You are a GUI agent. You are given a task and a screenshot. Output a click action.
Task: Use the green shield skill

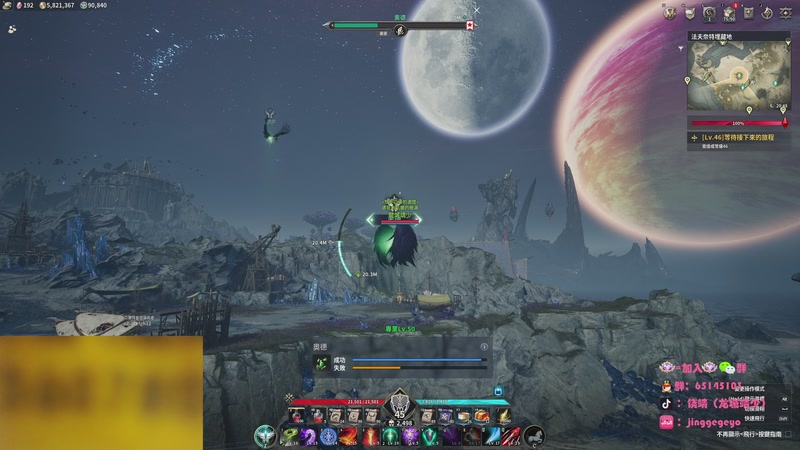click(429, 436)
